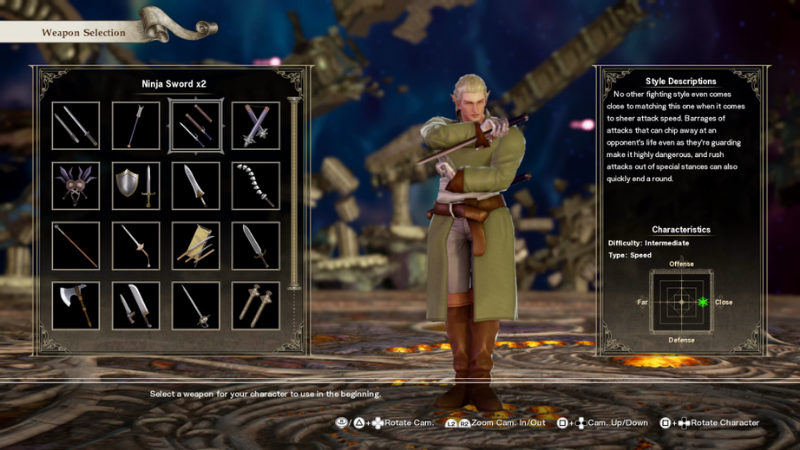Select the highlighted Ninja Sword x2 weapon
The width and height of the screenshot is (800, 450).
click(195, 126)
